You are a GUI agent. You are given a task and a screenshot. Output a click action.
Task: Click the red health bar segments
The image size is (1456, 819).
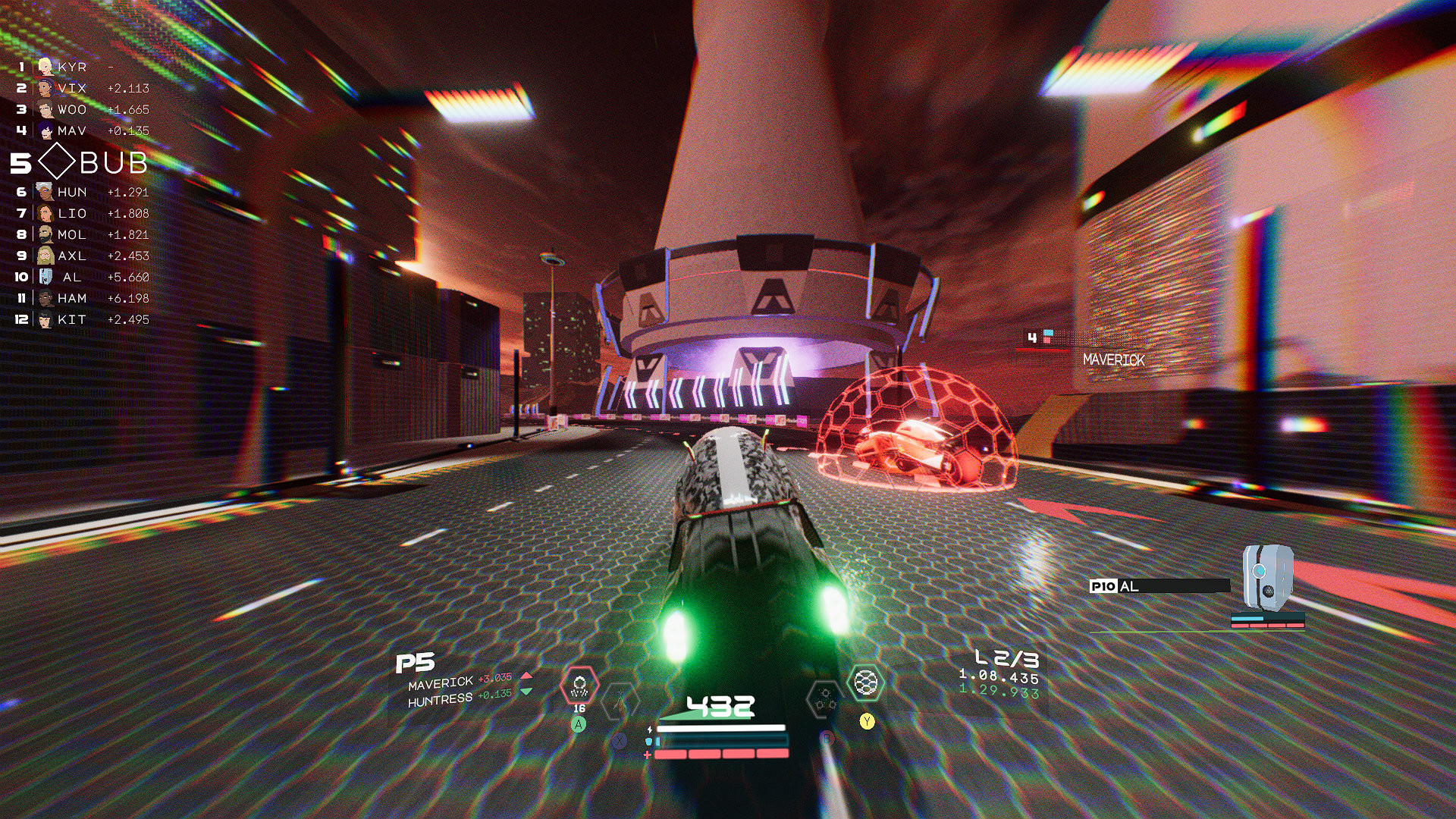(x=720, y=755)
